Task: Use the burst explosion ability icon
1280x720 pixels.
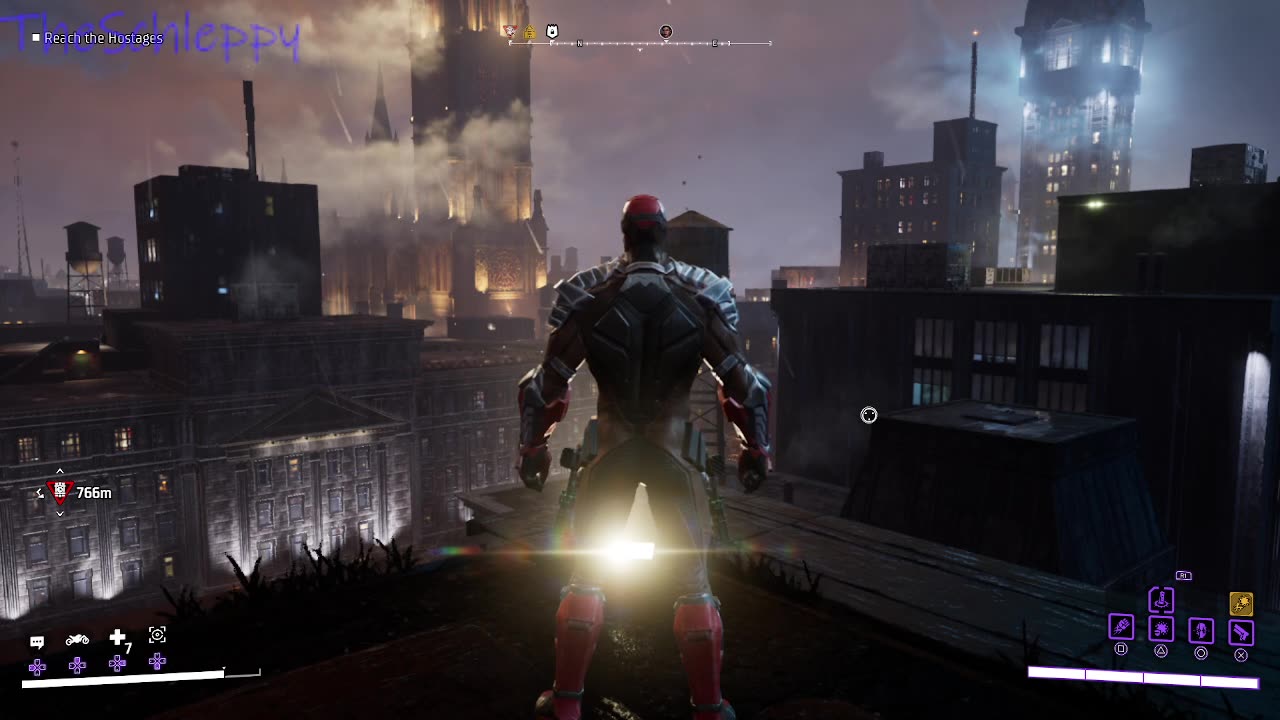Action: pyautogui.click(x=1161, y=629)
